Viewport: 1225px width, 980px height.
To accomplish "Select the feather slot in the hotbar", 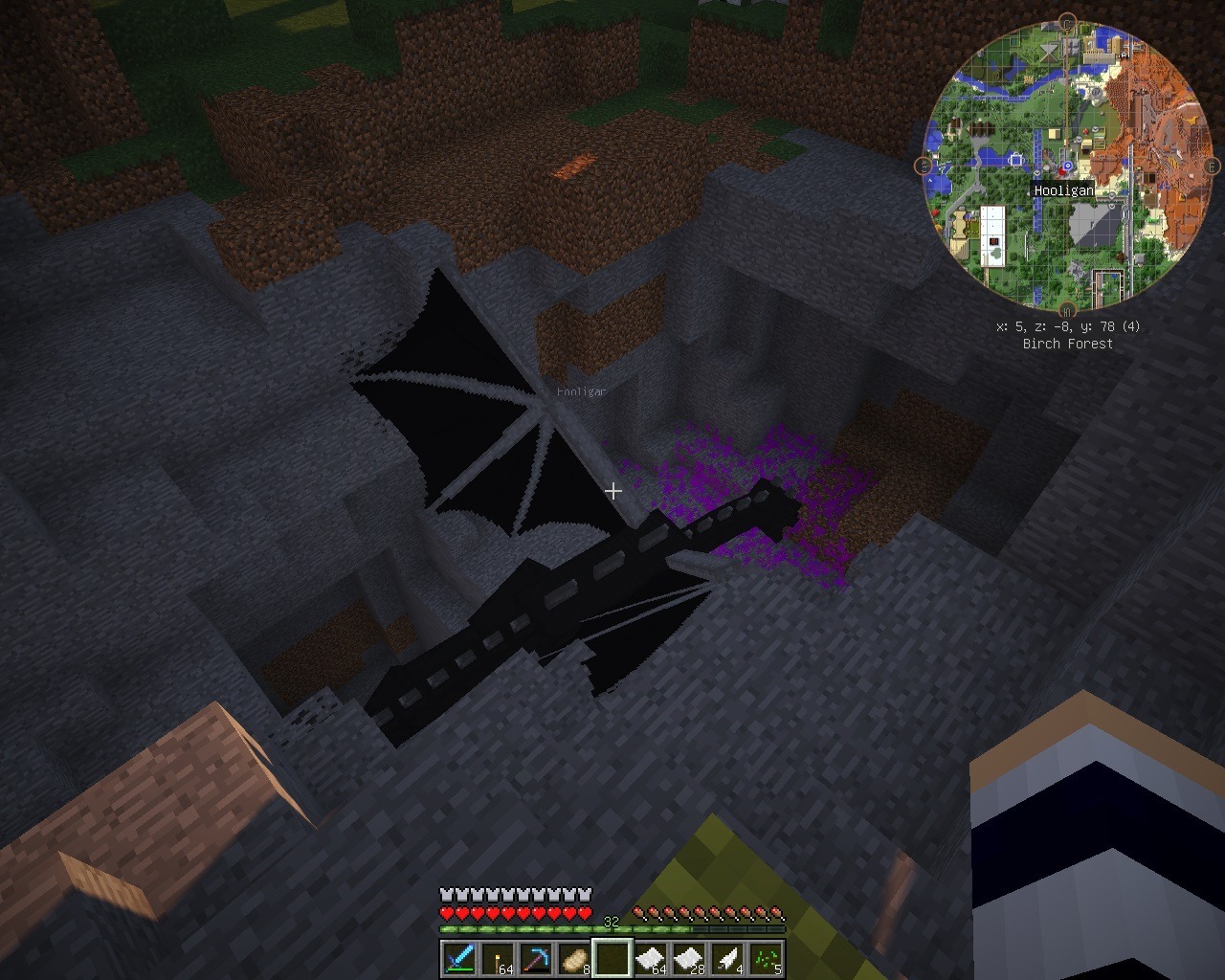I will pos(727,958).
